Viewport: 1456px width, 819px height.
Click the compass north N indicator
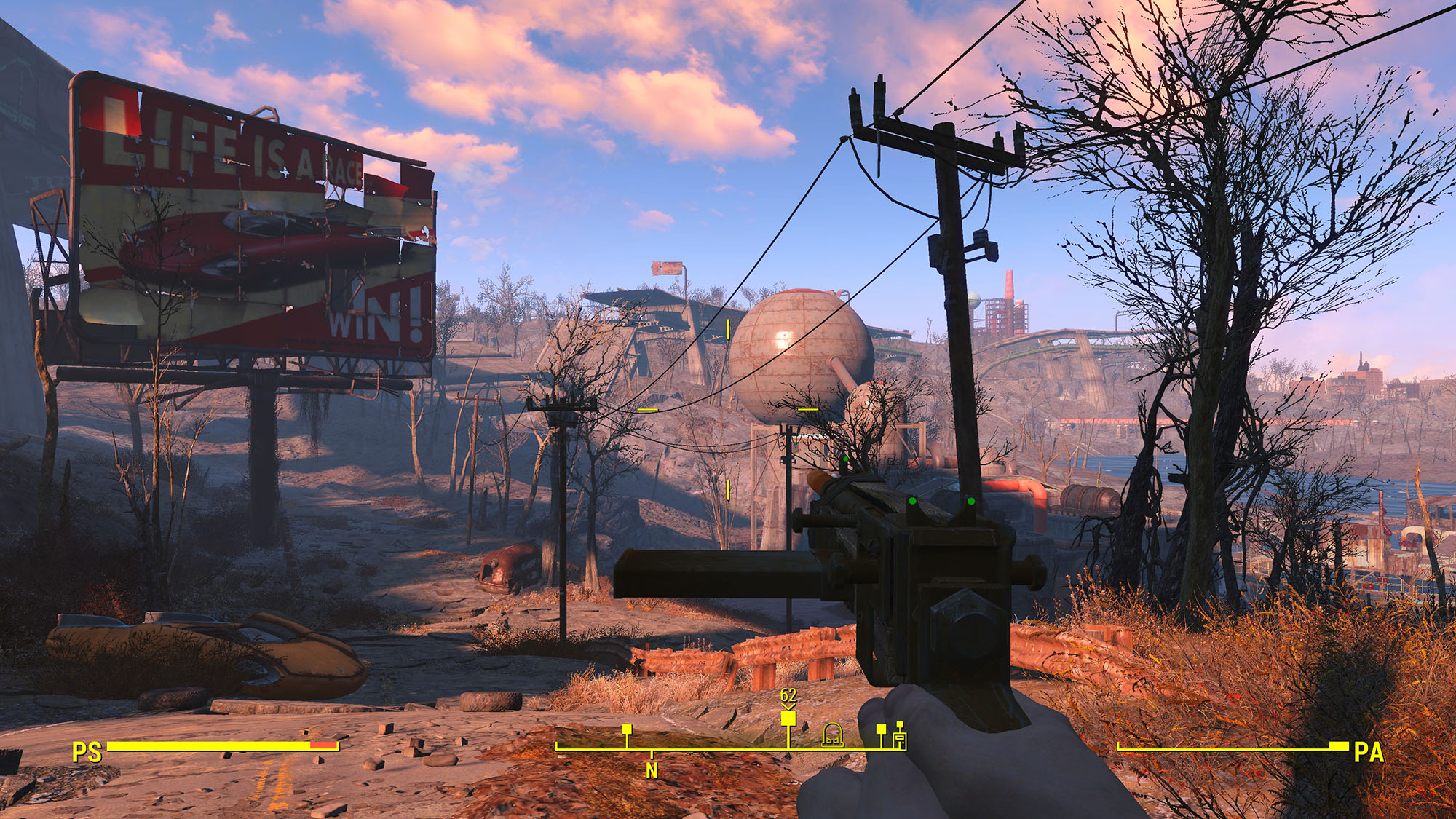652,770
